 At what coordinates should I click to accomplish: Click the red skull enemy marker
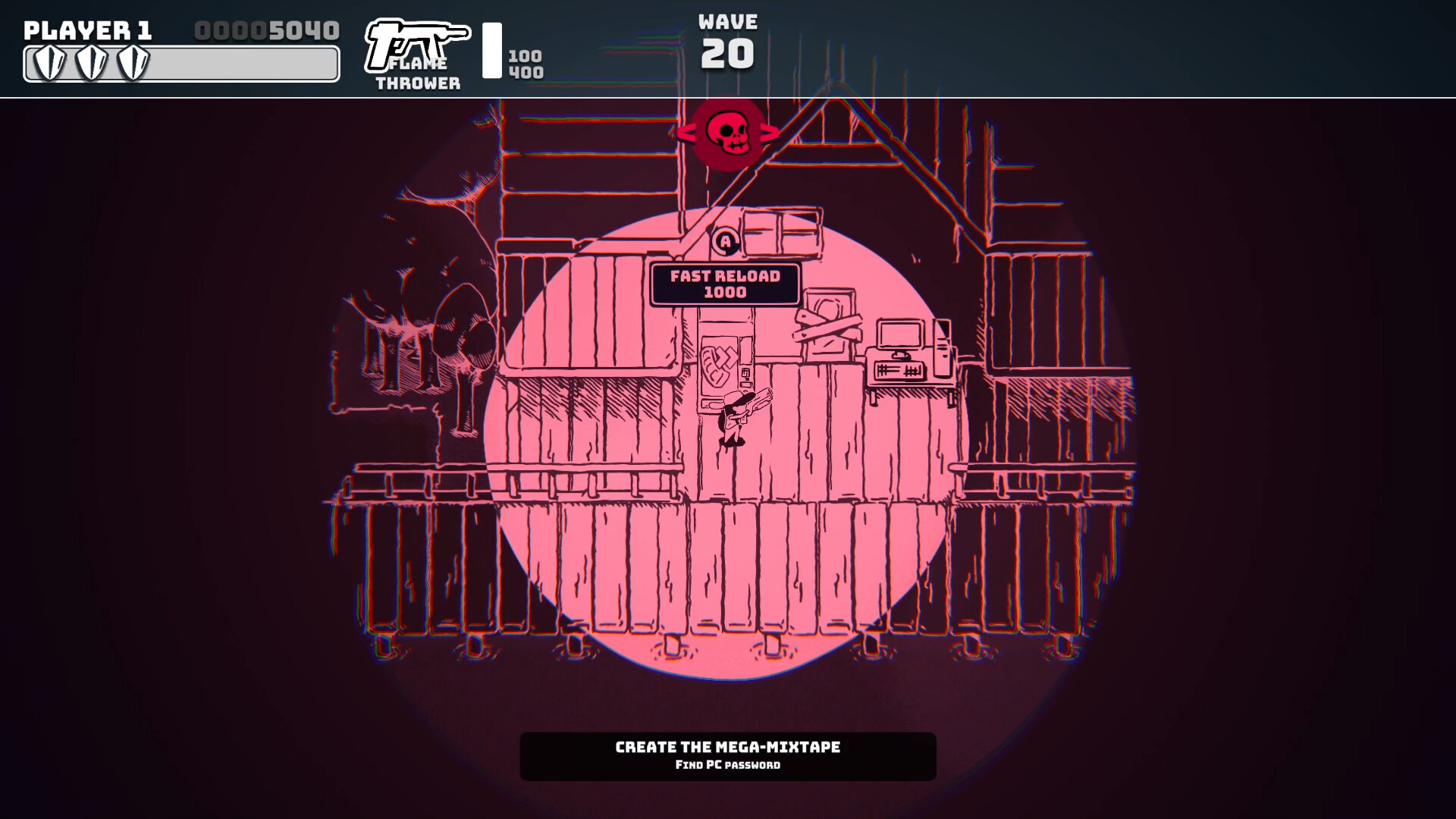(729, 135)
